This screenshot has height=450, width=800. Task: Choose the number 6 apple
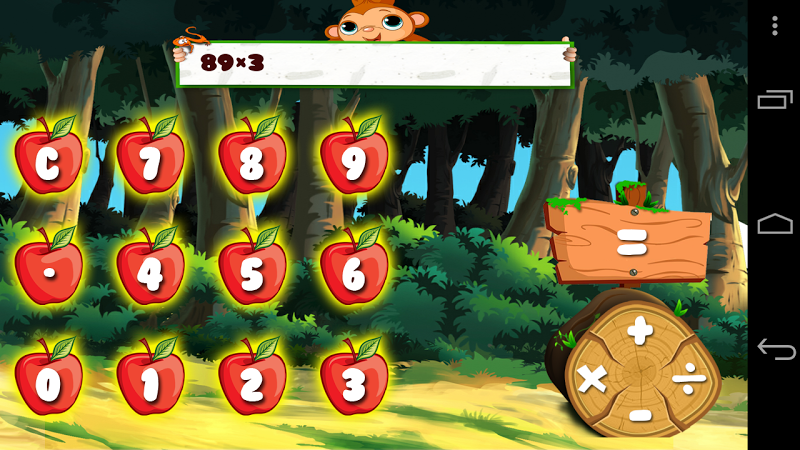[x=354, y=271]
